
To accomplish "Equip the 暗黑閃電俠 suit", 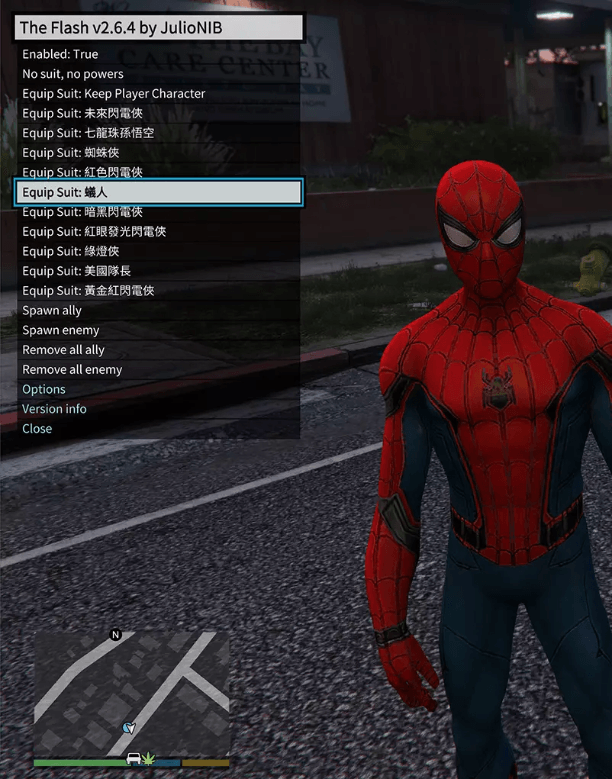I will (x=82, y=212).
